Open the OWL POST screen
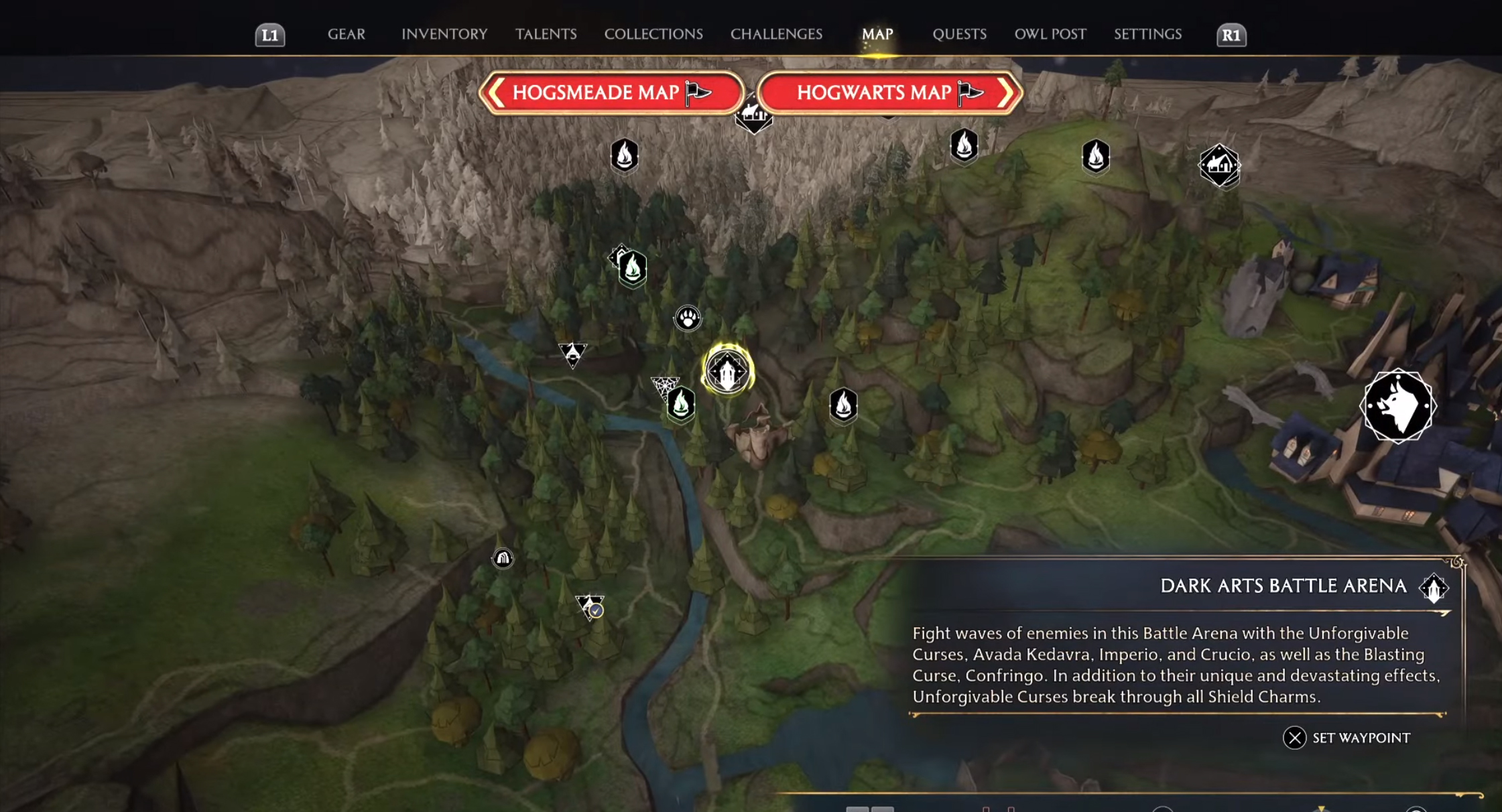Screen dimensions: 1502x812 [1050, 34]
